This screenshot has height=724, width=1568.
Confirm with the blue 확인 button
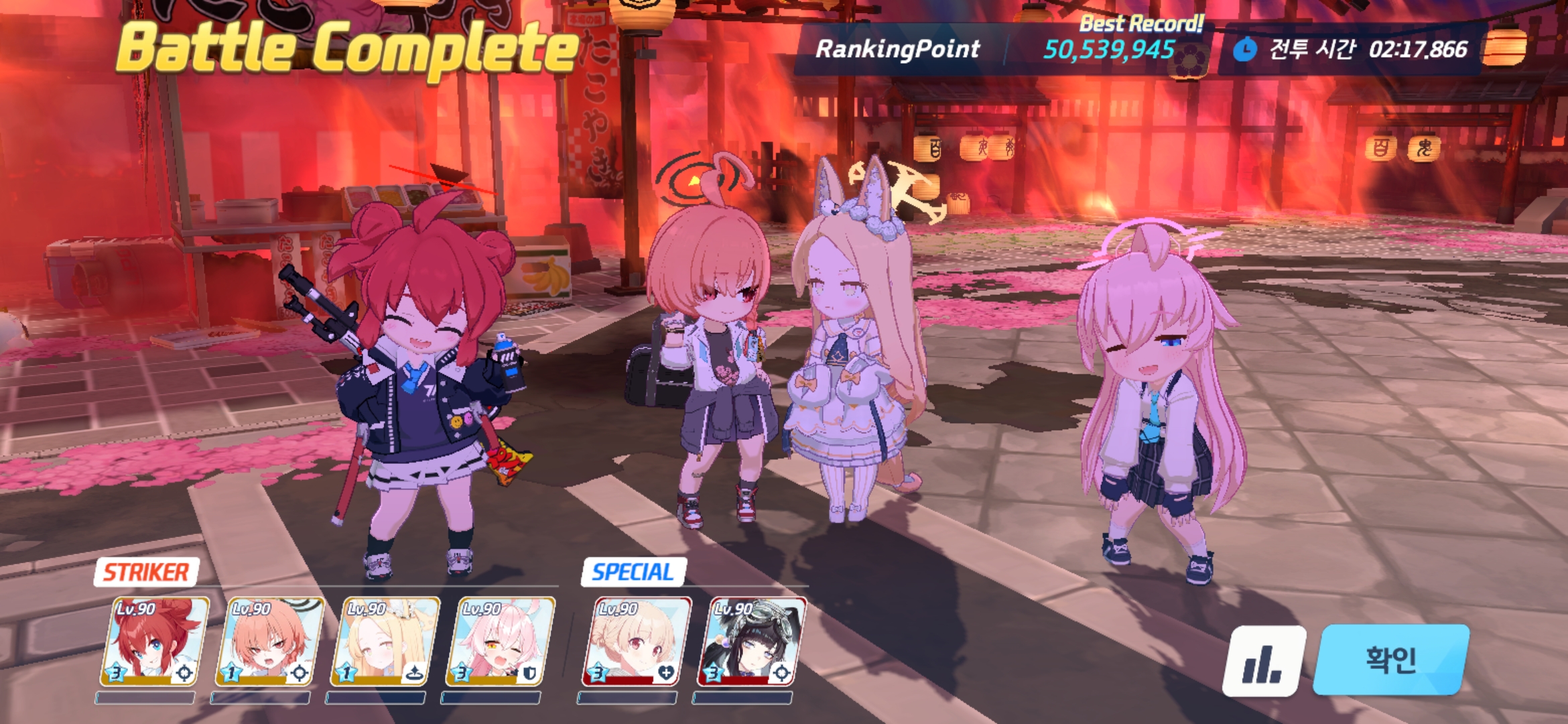pyautogui.click(x=1391, y=660)
